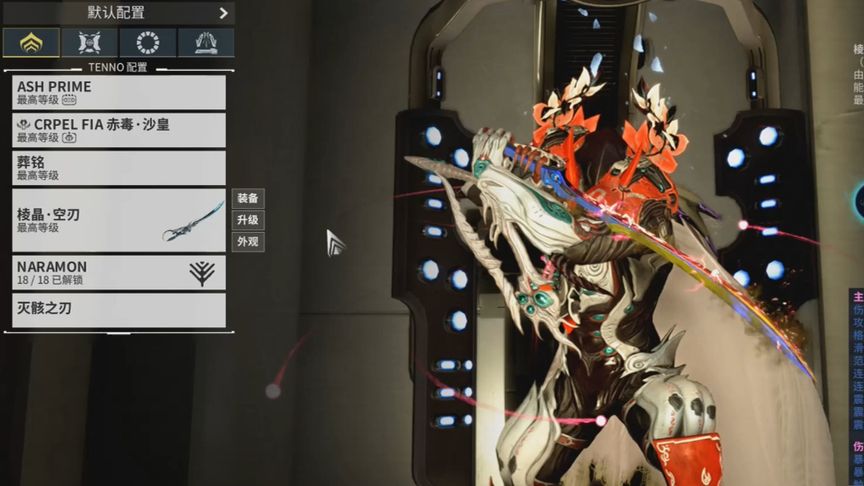Open the 默认配置 loadout selector arrow
The width and height of the screenshot is (864, 486).
(223, 12)
